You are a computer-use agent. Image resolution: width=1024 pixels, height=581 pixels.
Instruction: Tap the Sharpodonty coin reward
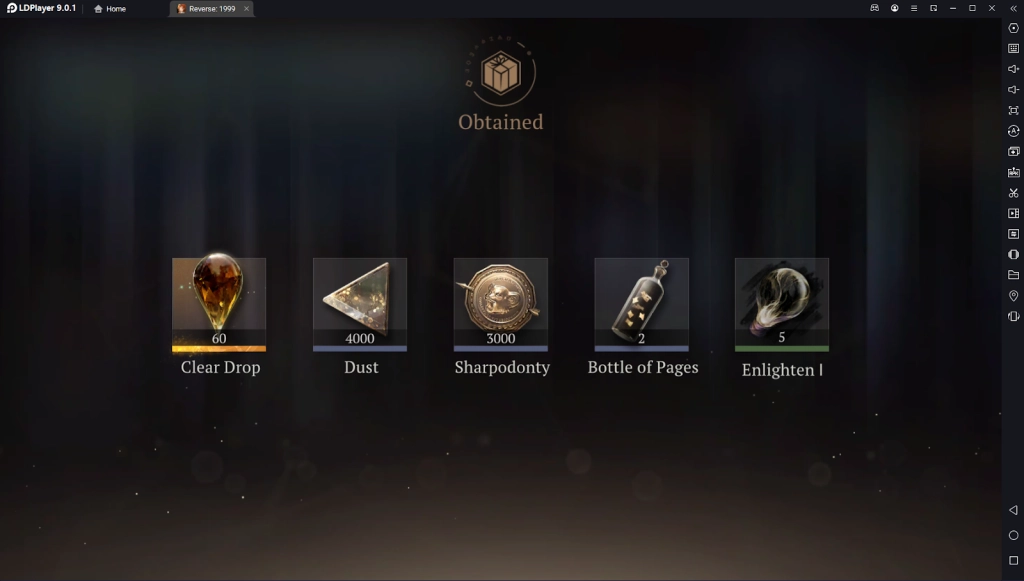click(x=501, y=302)
